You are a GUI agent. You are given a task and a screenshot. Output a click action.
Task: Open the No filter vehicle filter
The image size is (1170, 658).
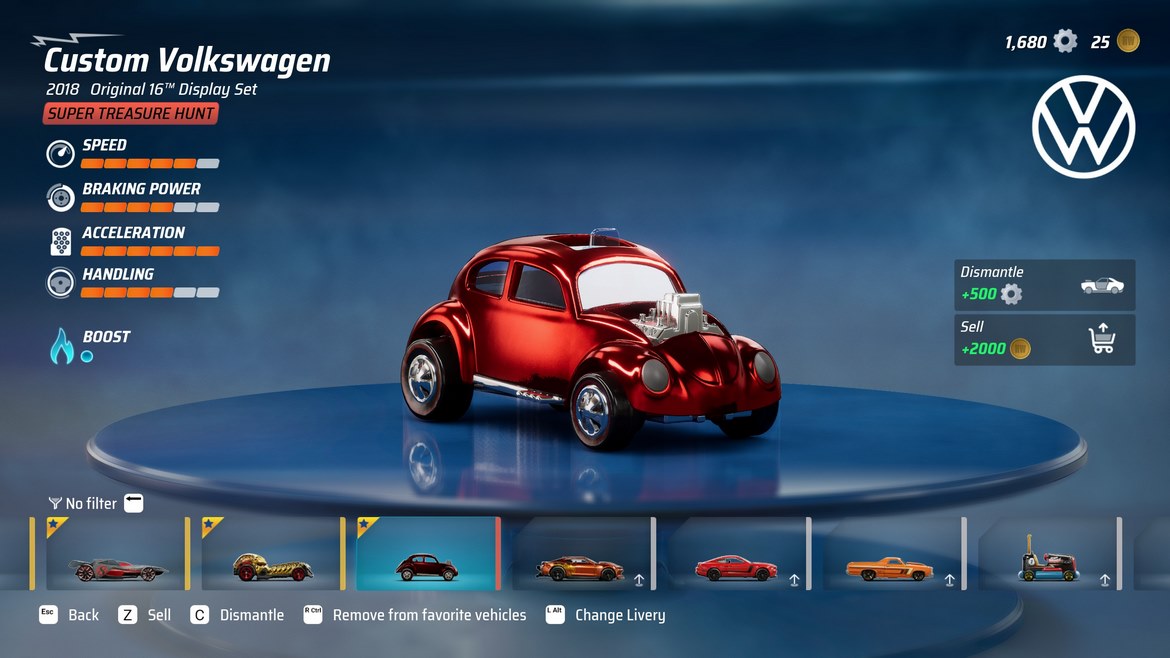(91, 503)
